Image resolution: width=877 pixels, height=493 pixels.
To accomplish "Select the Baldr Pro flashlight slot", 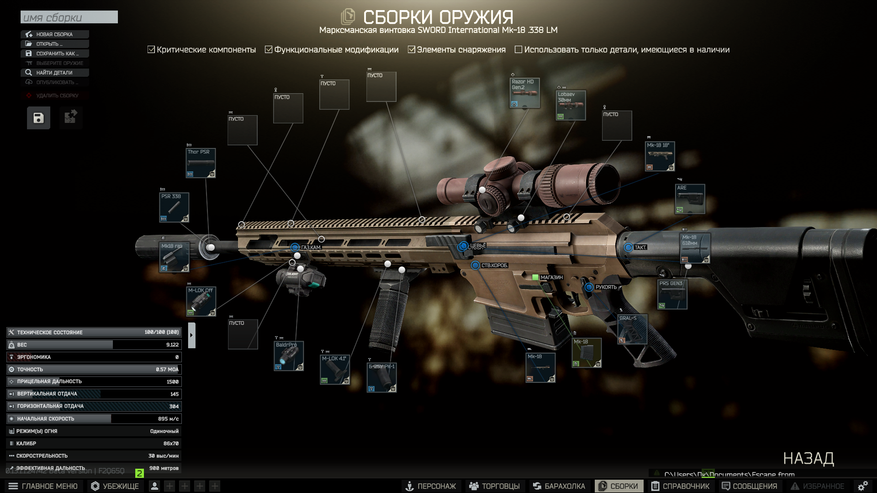I will pyautogui.click(x=288, y=354).
